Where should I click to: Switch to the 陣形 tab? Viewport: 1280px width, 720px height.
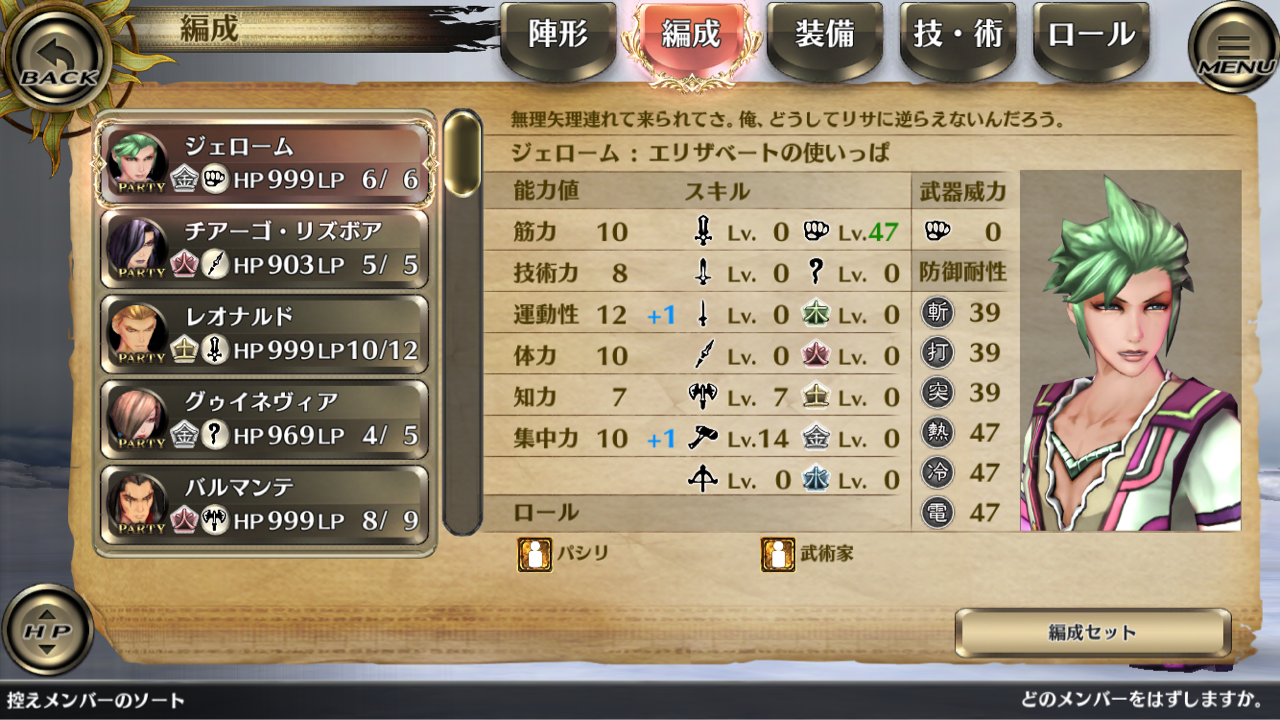pos(556,37)
